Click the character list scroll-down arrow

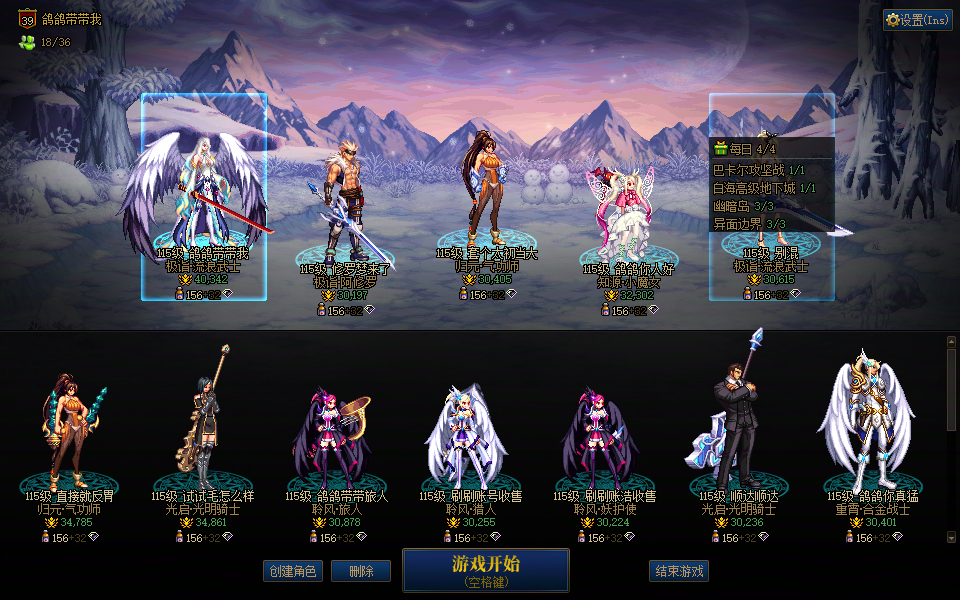pos(951,537)
